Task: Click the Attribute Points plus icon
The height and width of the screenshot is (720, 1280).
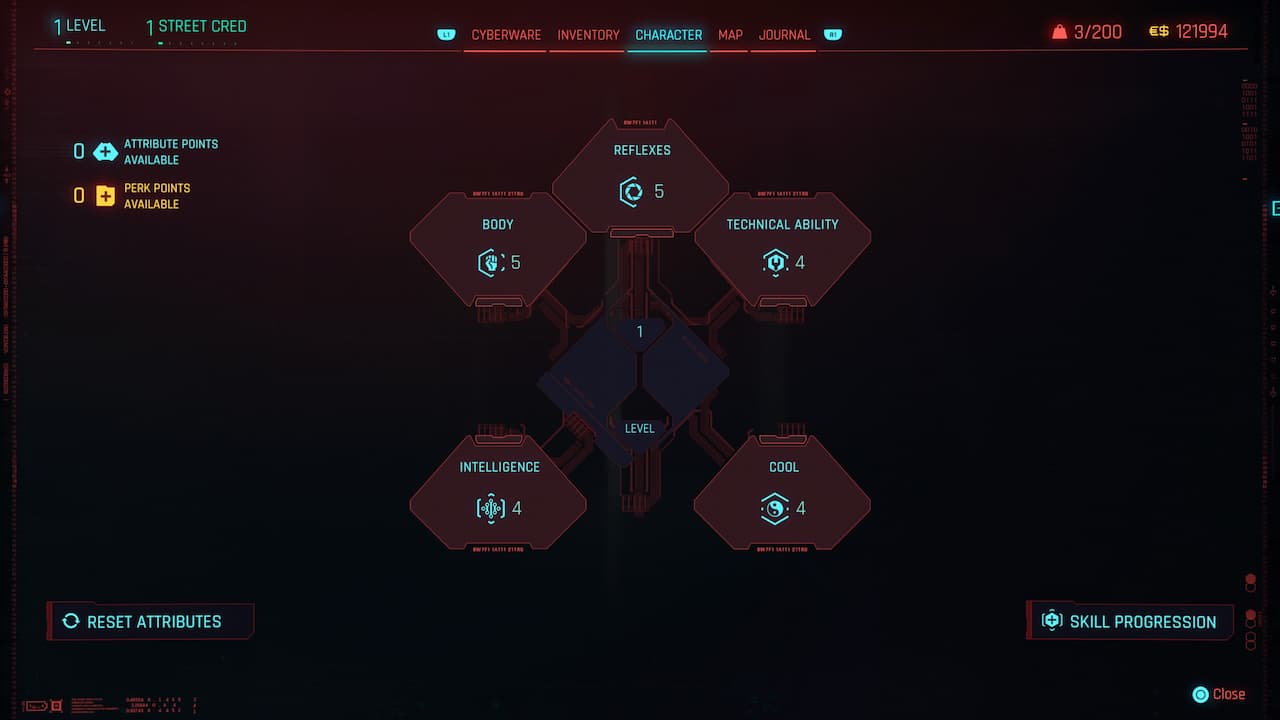Action: coord(105,151)
